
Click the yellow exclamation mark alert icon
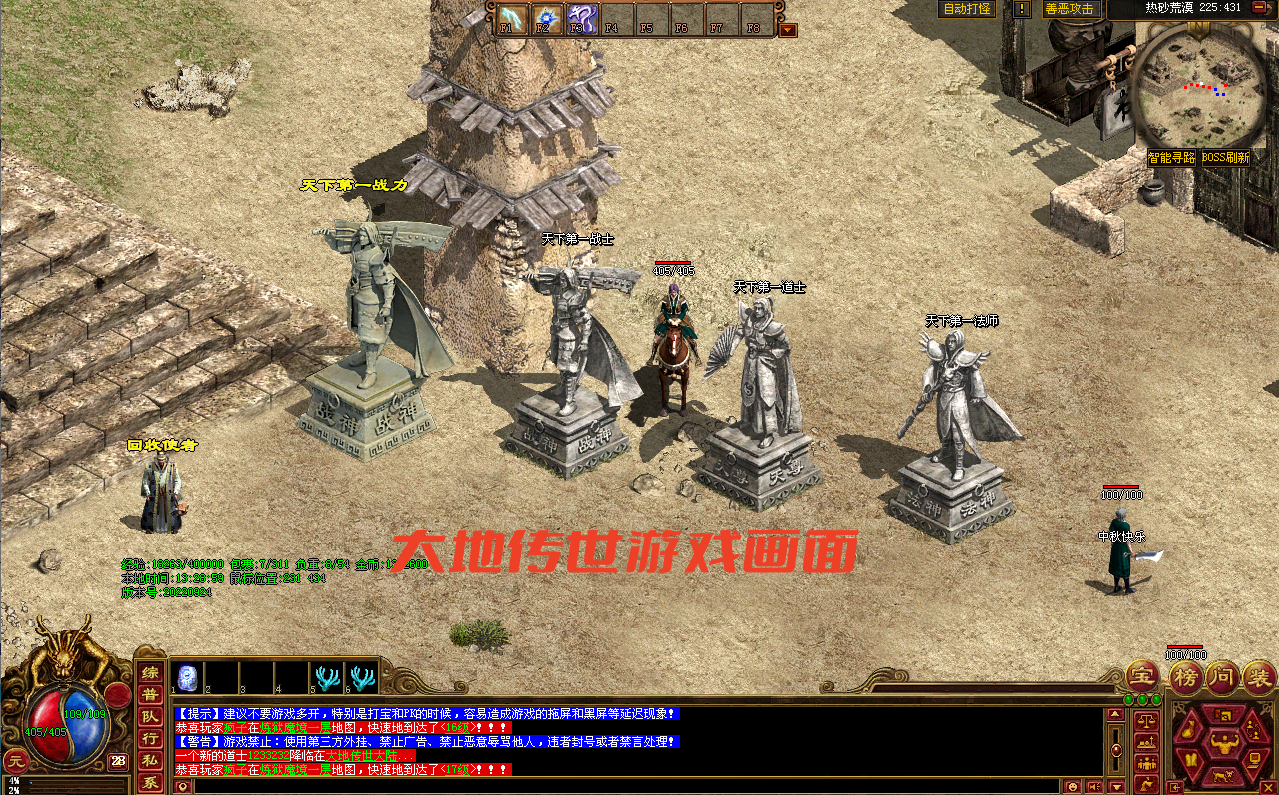pos(1021,9)
